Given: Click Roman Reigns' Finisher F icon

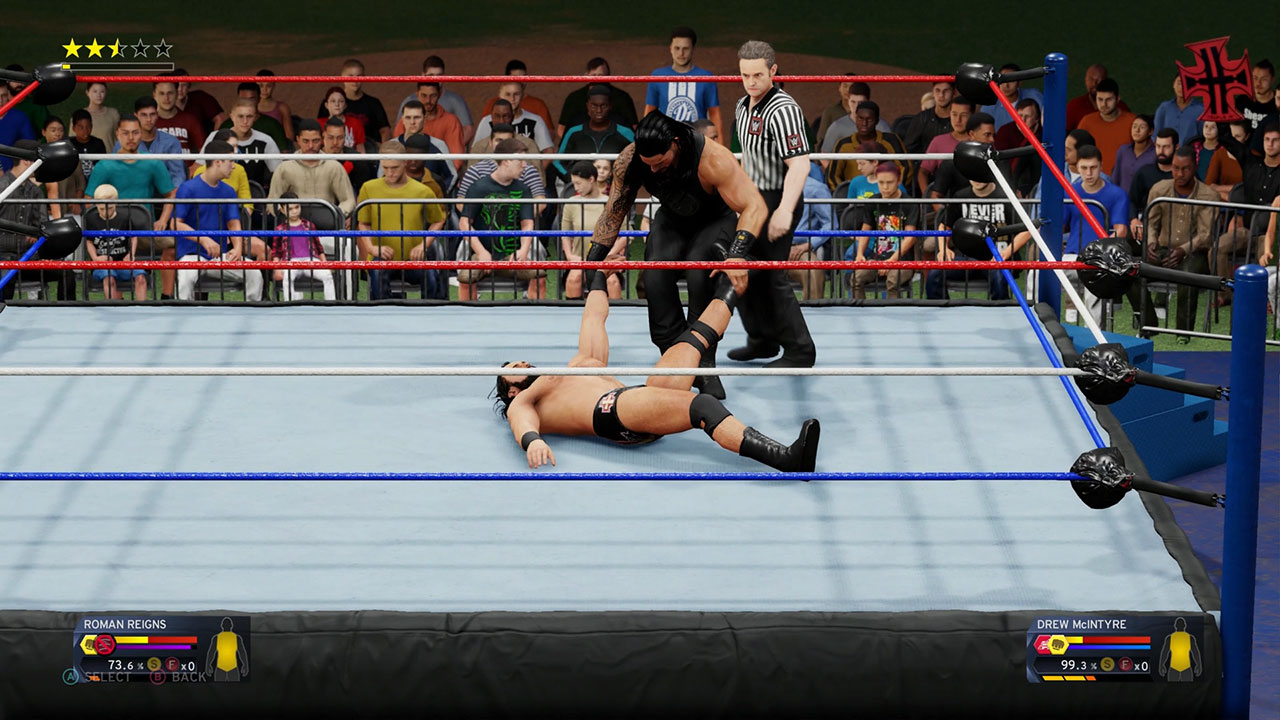Looking at the screenshot, I should 172,665.
